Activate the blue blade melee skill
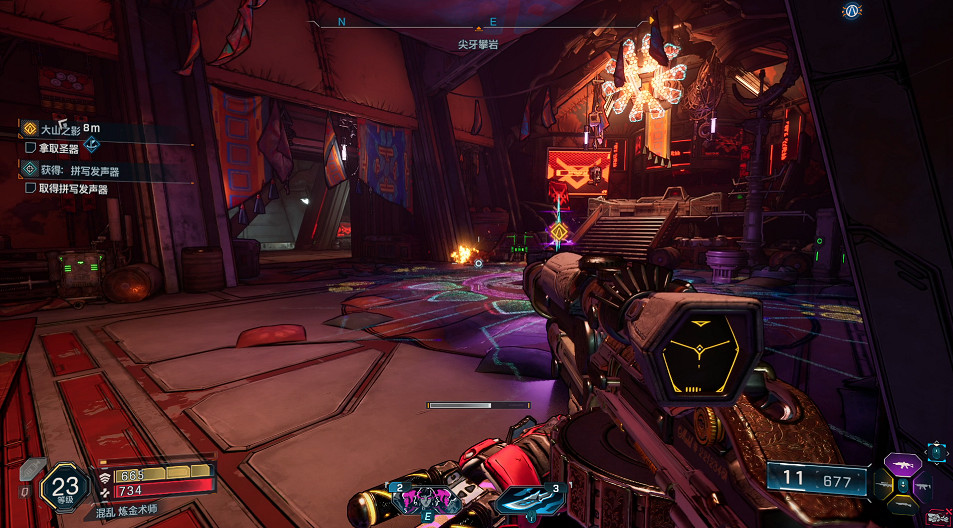Image resolution: width=953 pixels, height=528 pixels. point(525,498)
